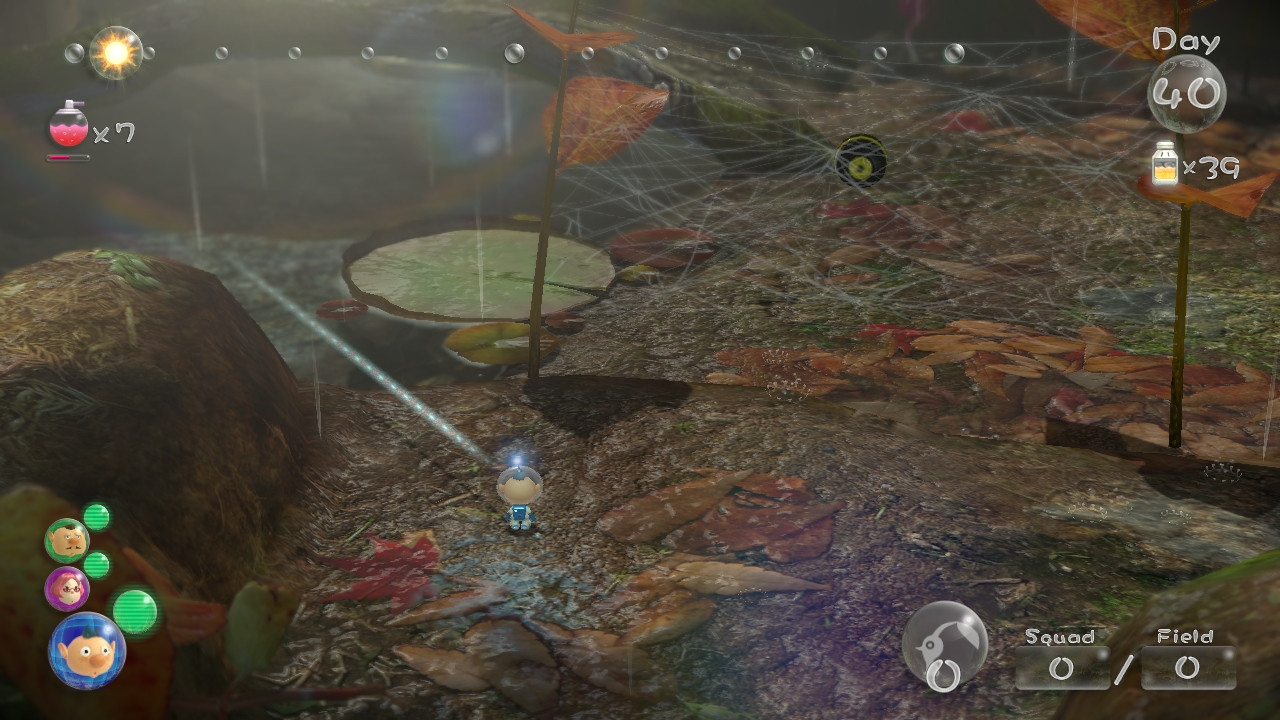The image size is (1280, 720).
Task: Select Alph's large blue portrait
Action: tap(87, 651)
